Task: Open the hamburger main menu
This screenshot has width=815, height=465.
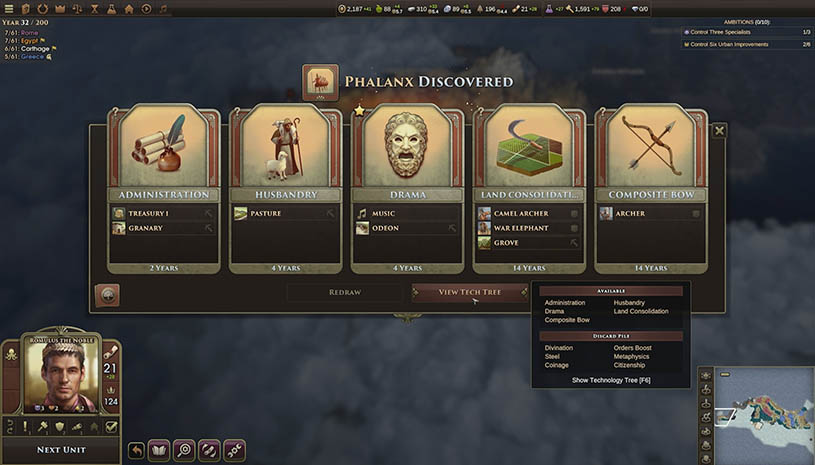Action: pos(10,9)
